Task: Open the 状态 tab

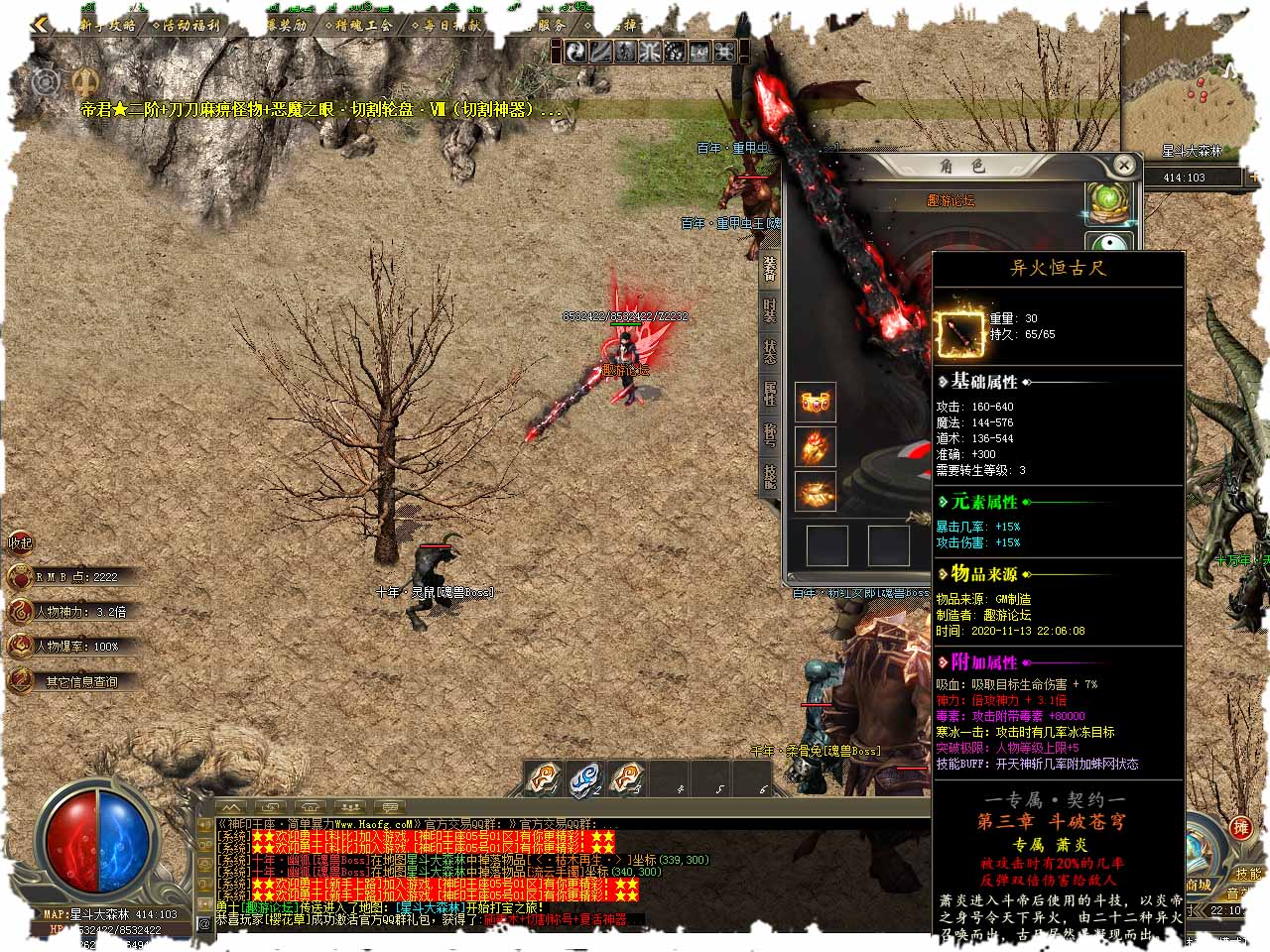Action: click(x=770, y=351)
